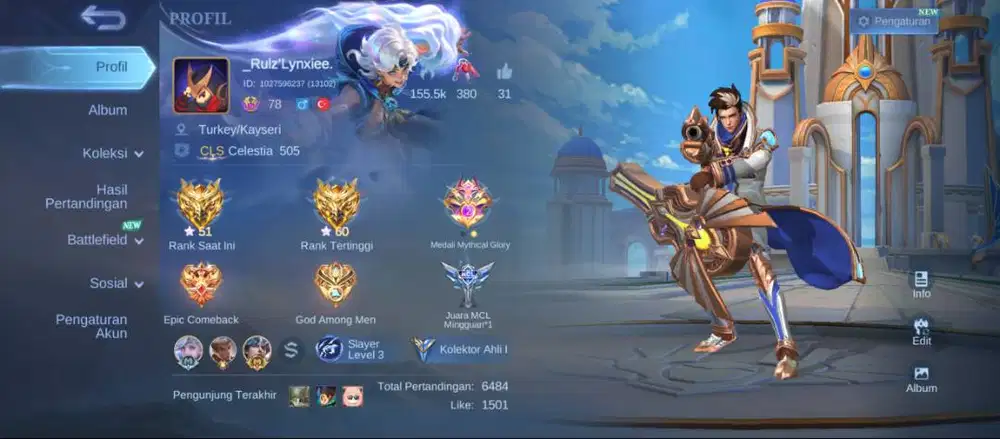View the Rank Saat Ini badge

click(x=199, y=203)
